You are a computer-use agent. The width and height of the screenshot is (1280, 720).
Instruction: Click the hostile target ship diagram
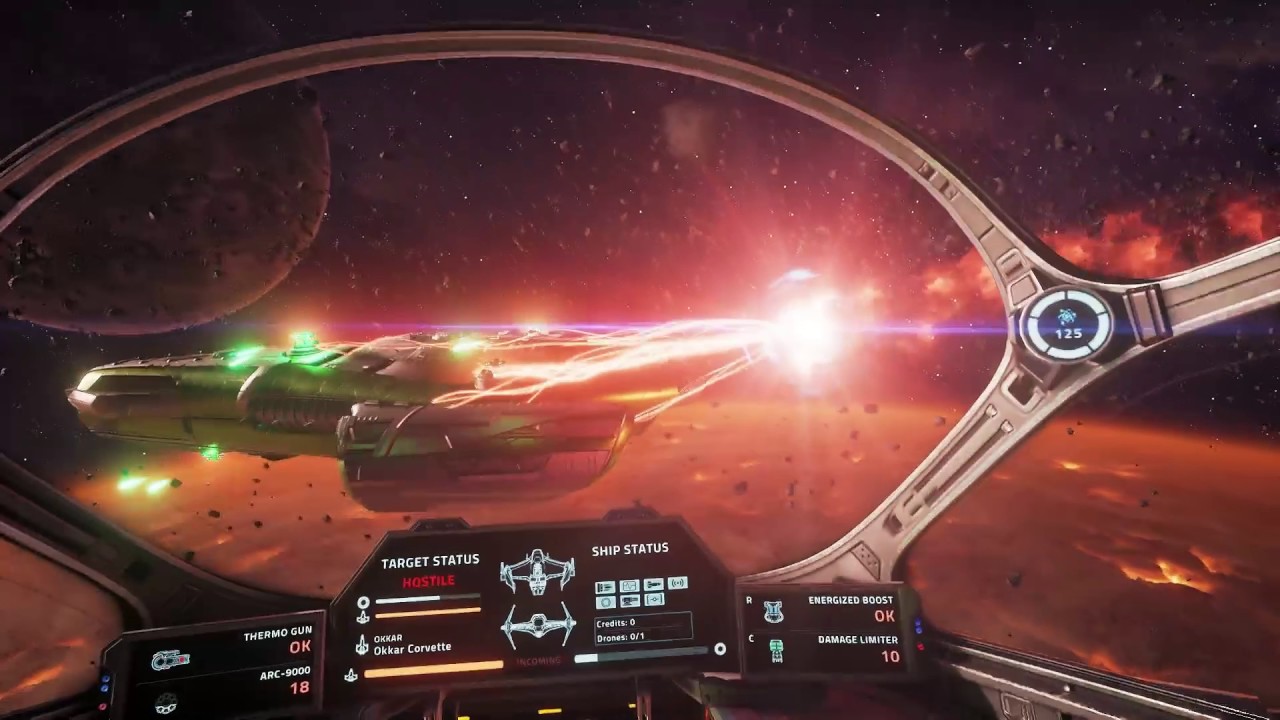(x=537, y=572)
